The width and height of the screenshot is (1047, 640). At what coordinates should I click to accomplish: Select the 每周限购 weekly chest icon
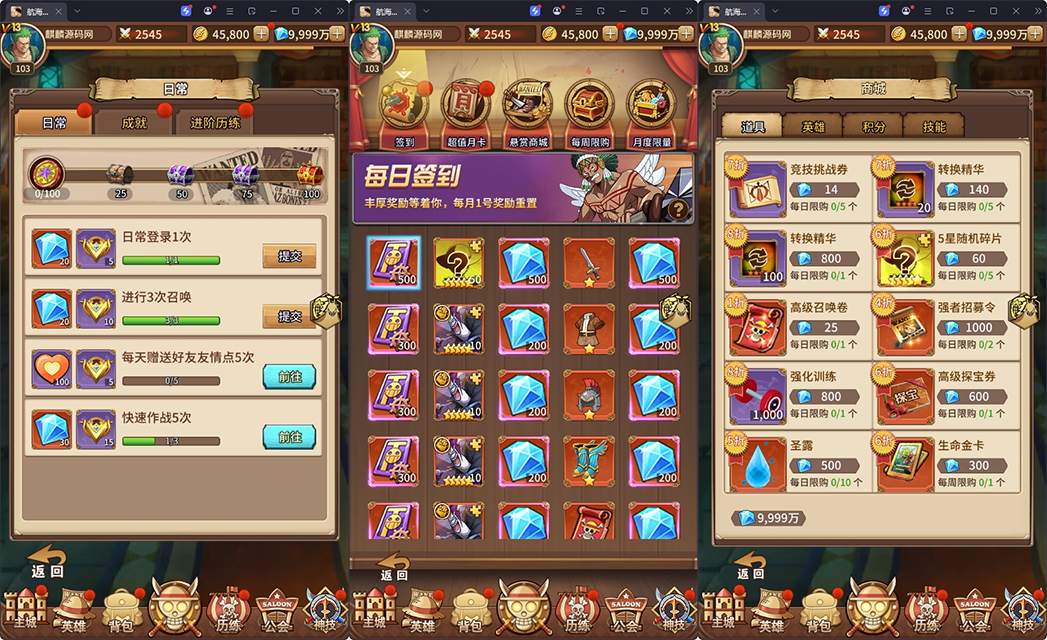pyautogui.click(x=588, y=109)
